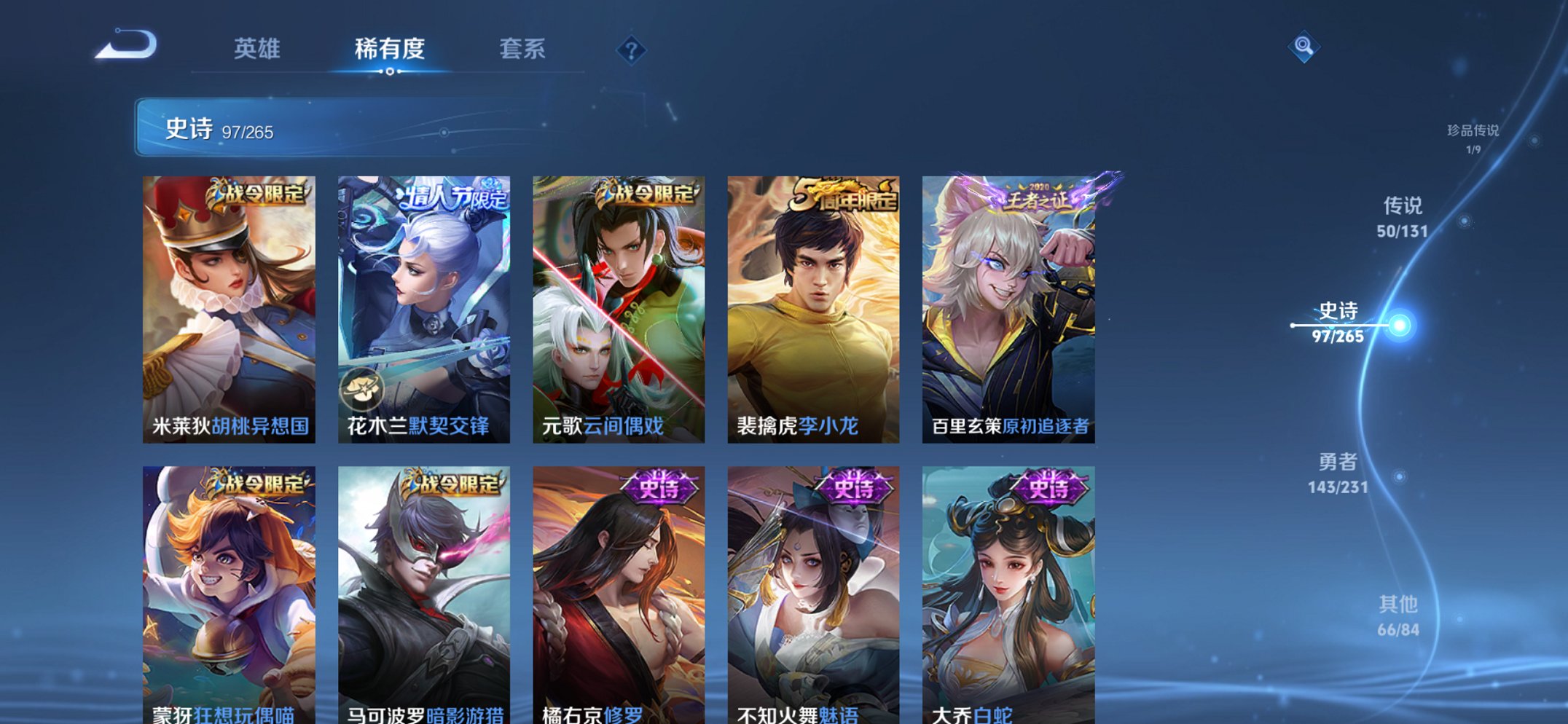Click the question mark help icon
Screen dimensions: 1568x724
click(631, 51)
